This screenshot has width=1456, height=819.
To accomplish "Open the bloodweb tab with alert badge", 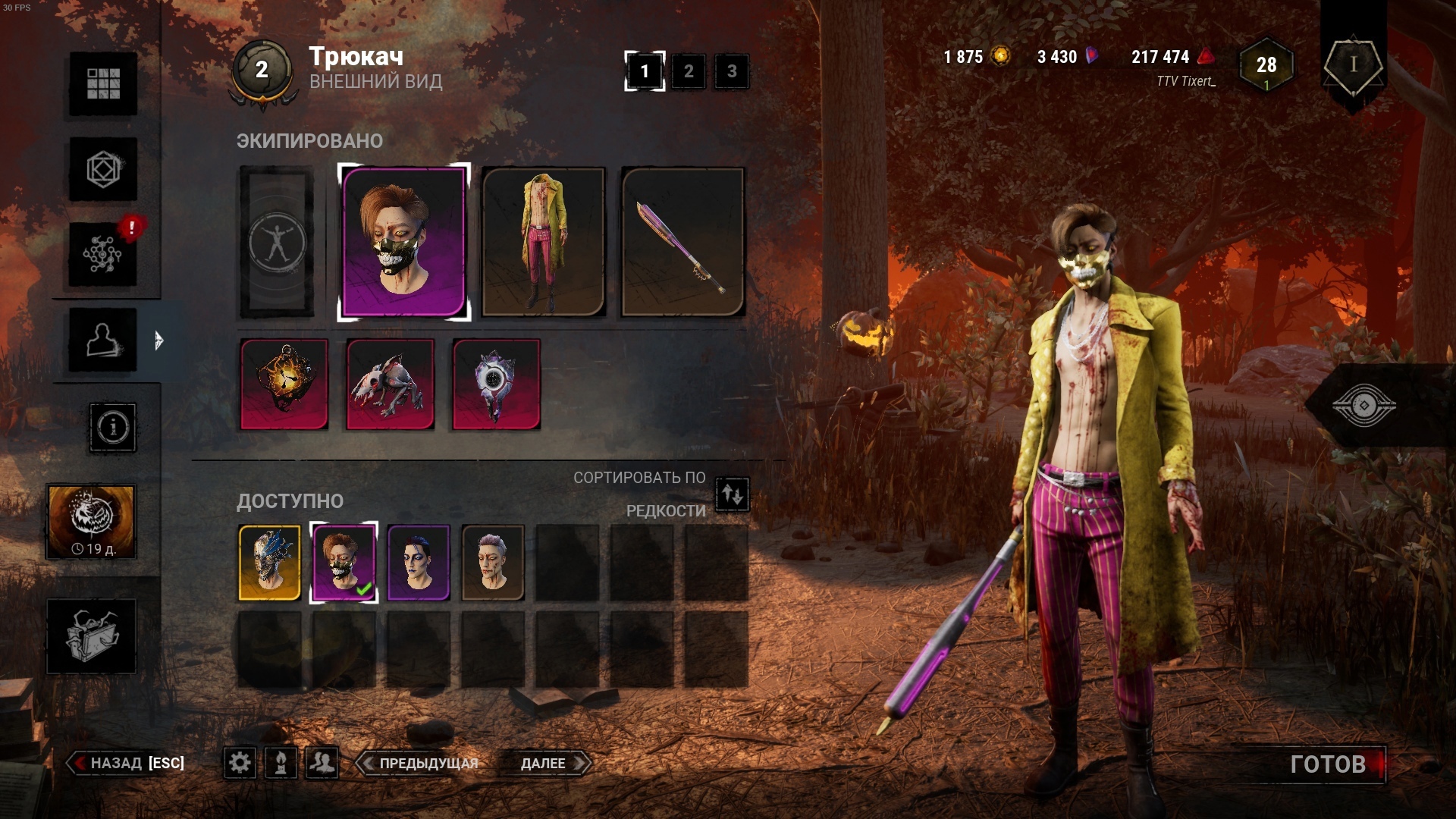I will pos(103,255).
